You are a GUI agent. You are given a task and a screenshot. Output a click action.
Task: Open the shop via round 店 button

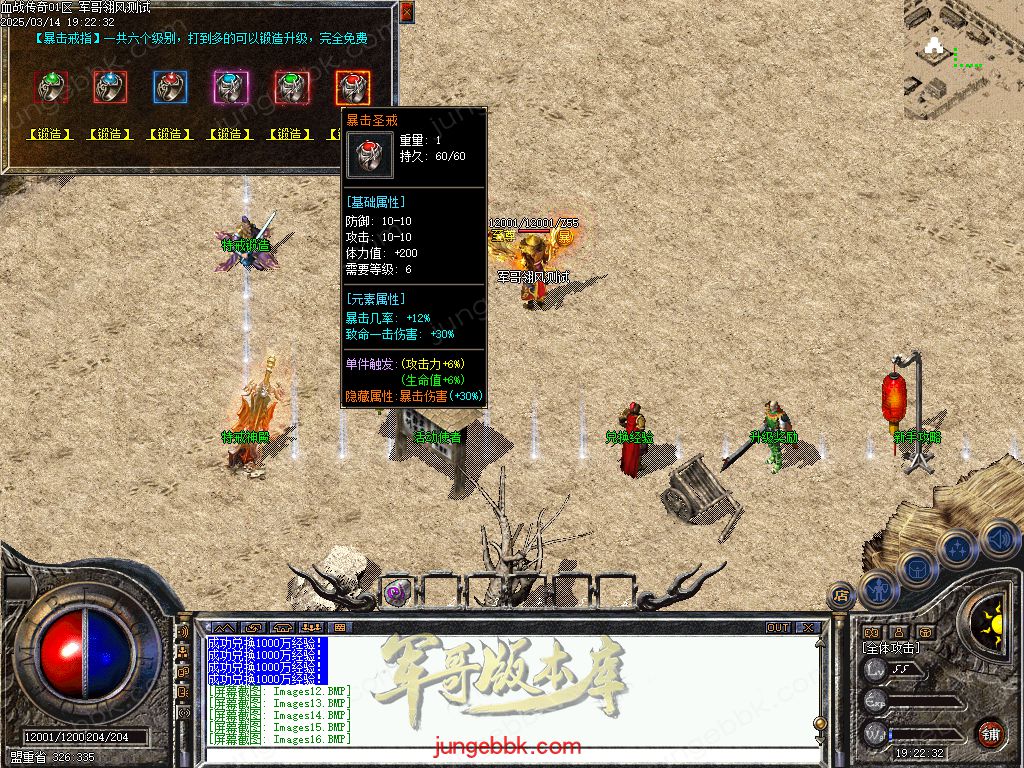(x=841, y=594)
